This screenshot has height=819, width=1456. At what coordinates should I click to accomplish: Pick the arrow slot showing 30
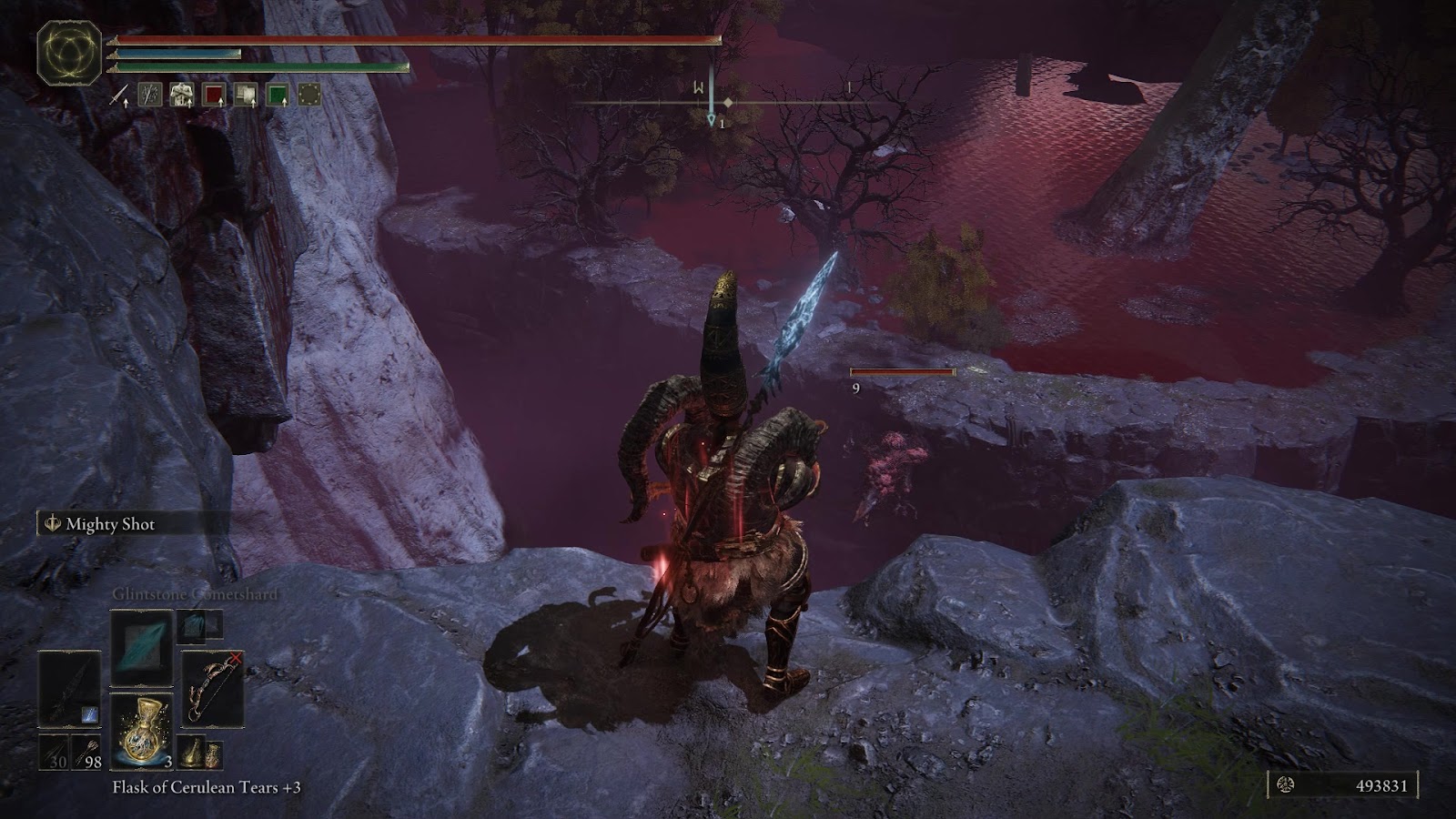pyautogui.click(x=55, y=753)
